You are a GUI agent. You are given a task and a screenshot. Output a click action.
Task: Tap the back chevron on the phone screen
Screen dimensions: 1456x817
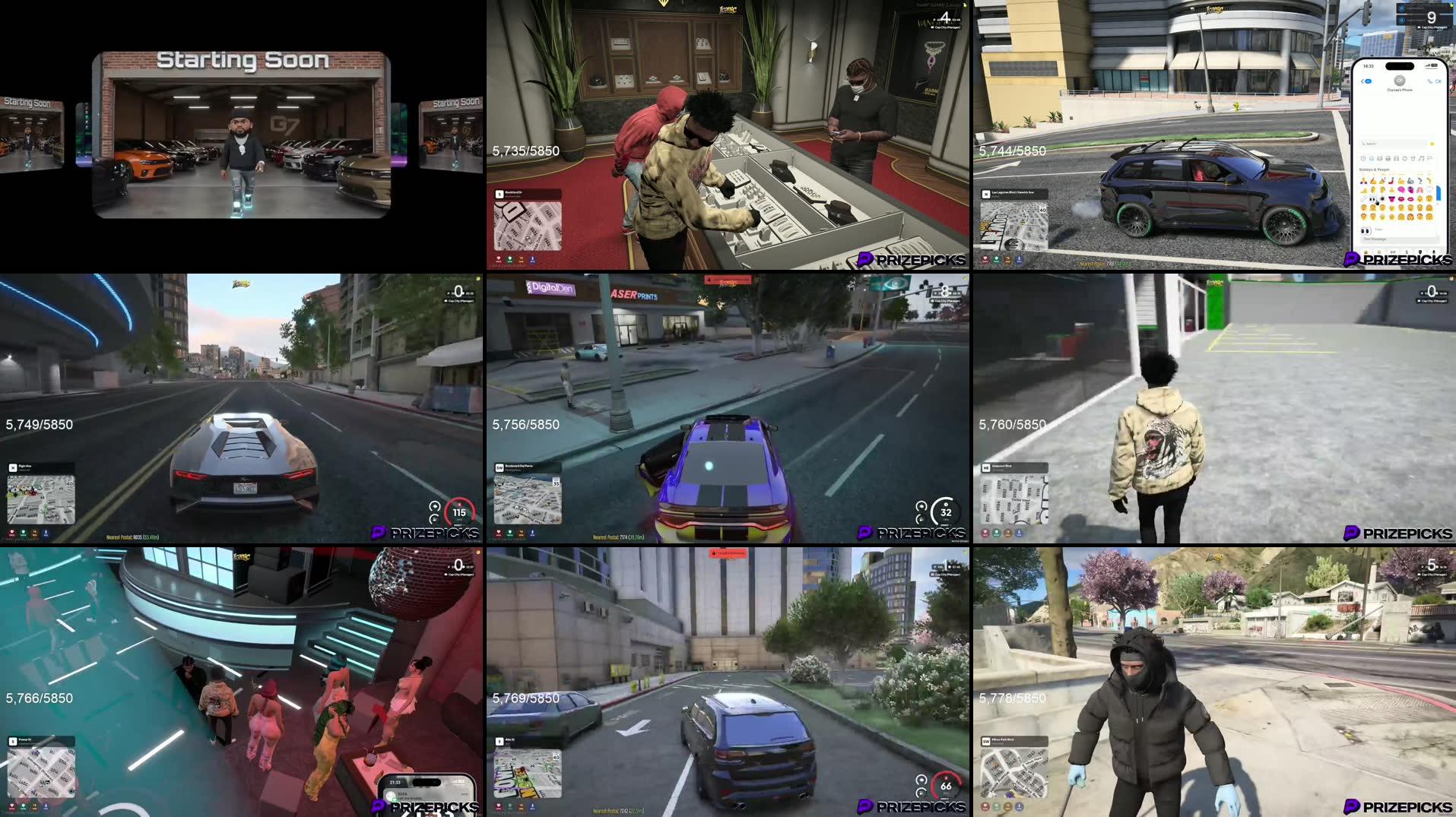coord(1362,81)
